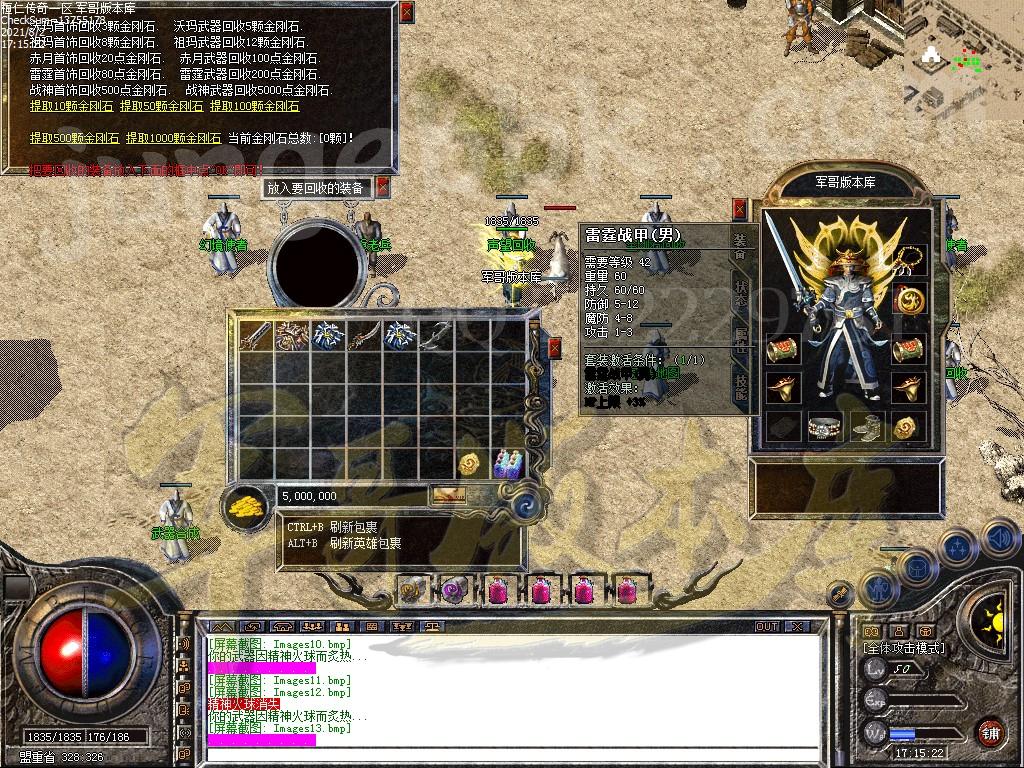Withdraw via the 提取500颗金刚石 link
The height and width of the screenshot is (768, 1024).
pyautogui.click(x=74, y=138)
